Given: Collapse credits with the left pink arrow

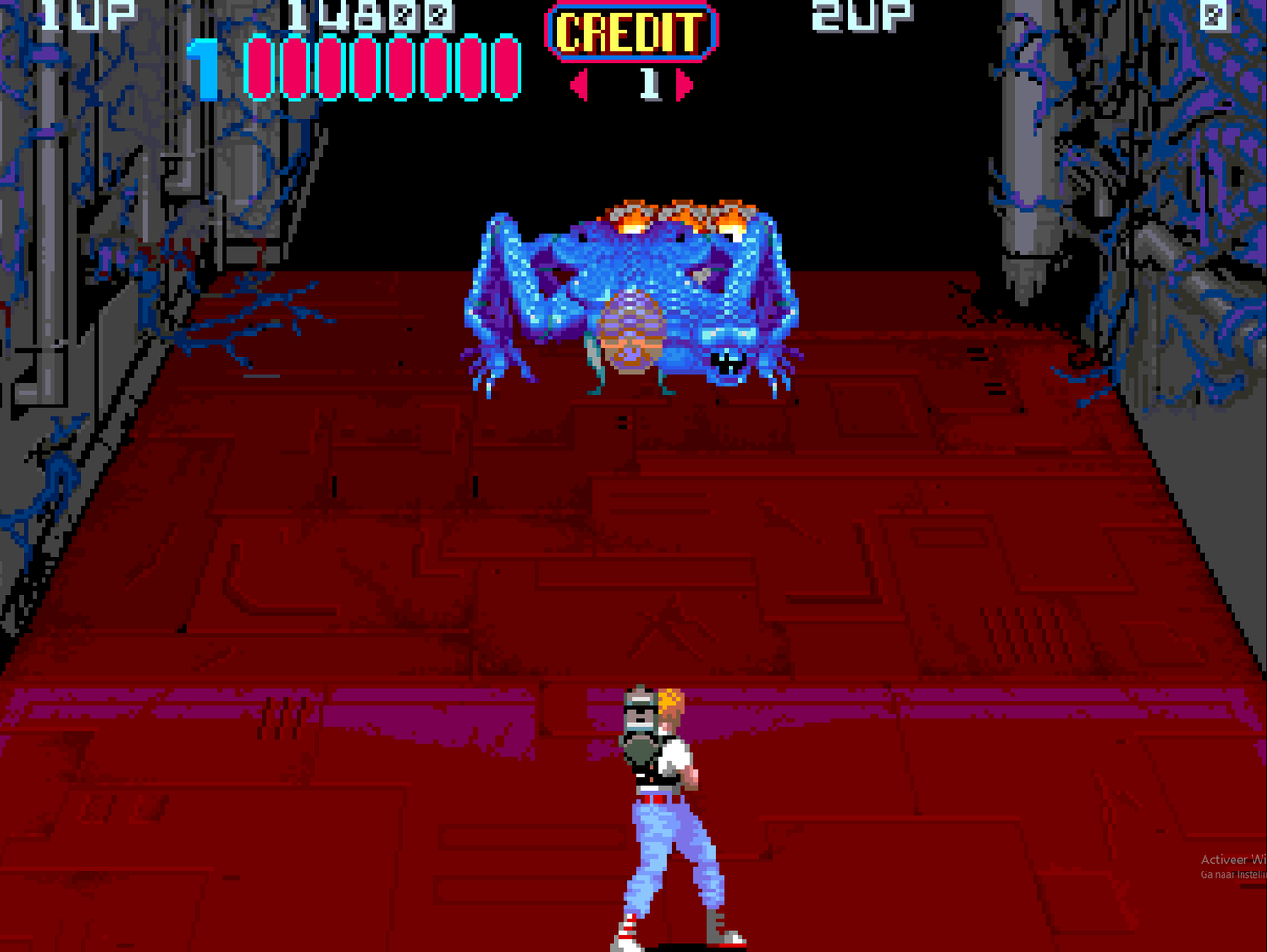Looking at the screenshot, I should pos(576,84).
